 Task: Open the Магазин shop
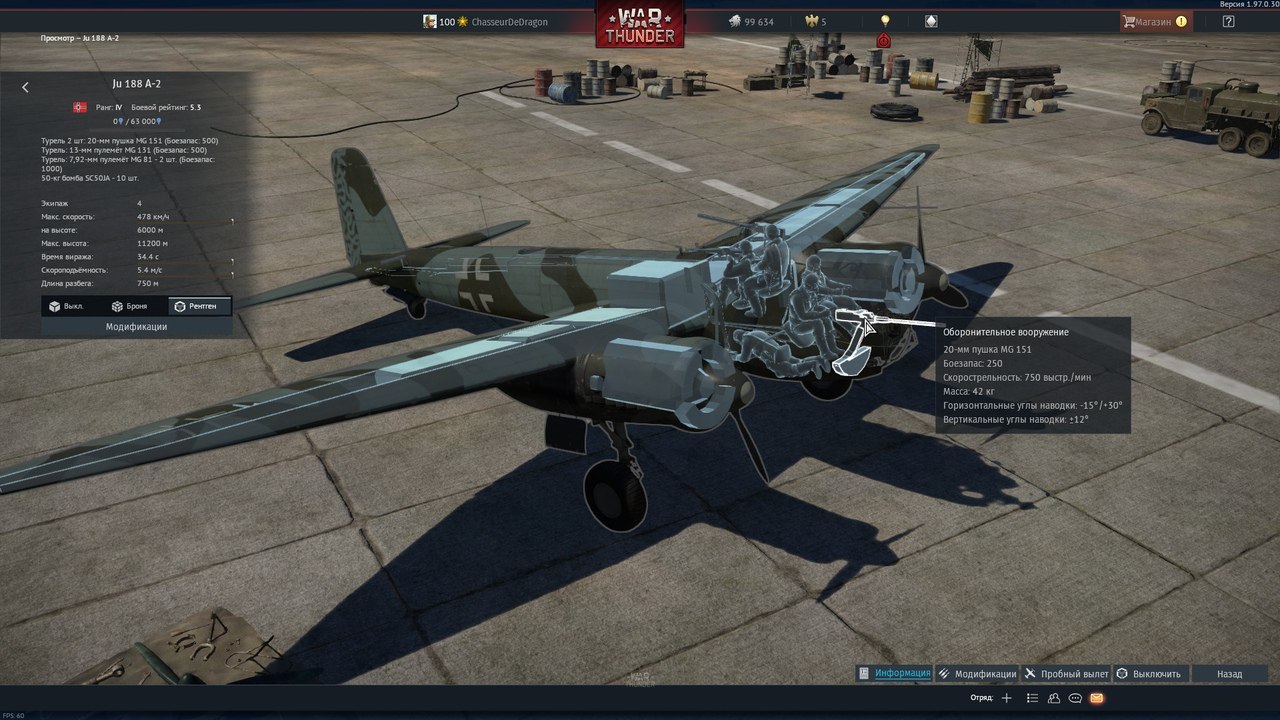tap(1155, 21)
